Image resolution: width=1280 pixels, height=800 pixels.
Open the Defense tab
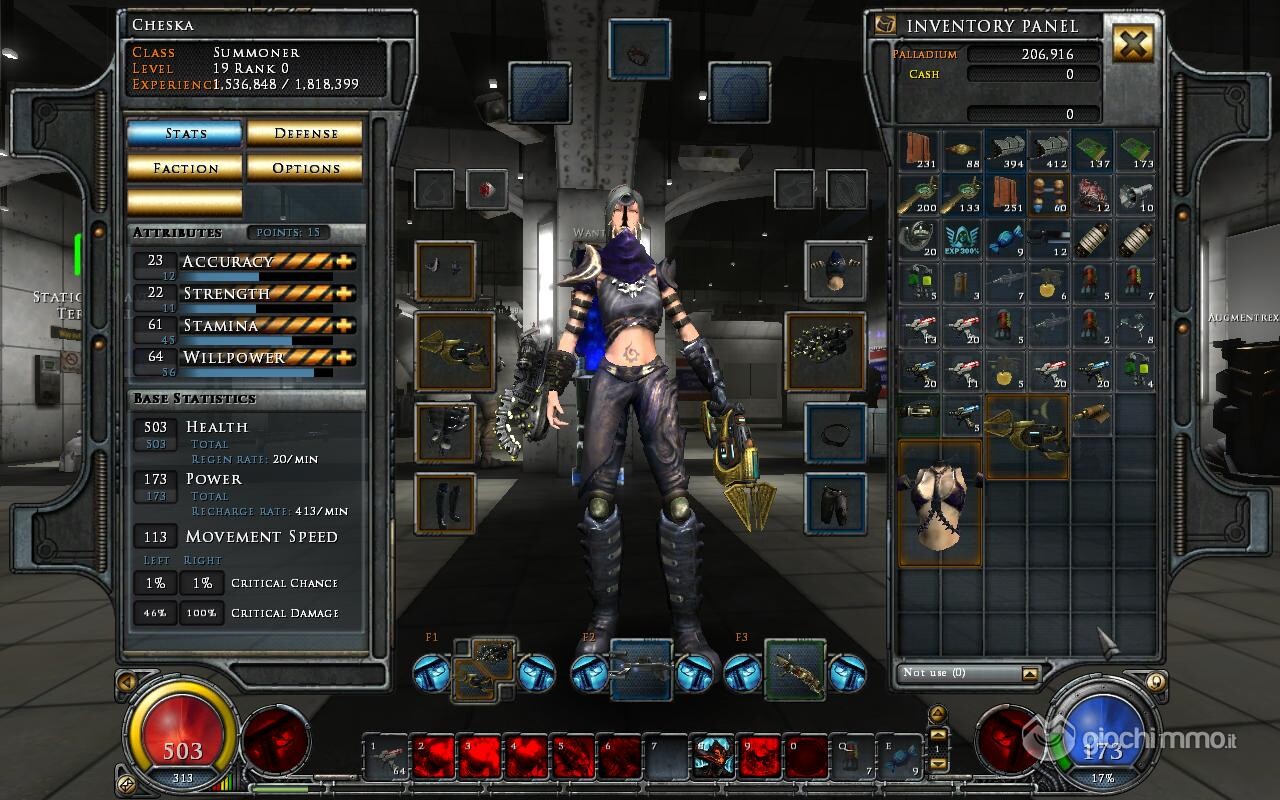coord(305,133)
